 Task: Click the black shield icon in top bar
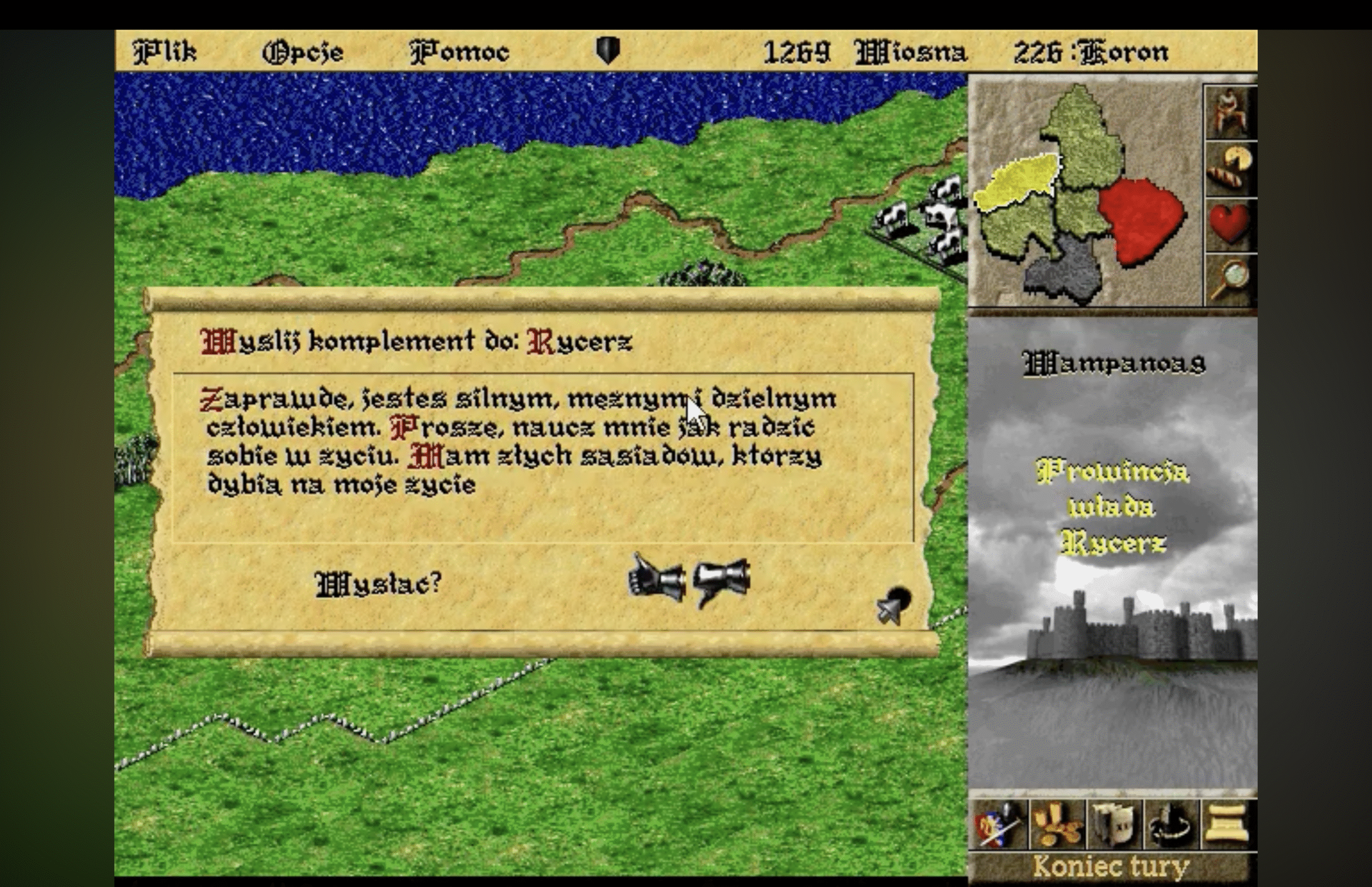[608, 51]
